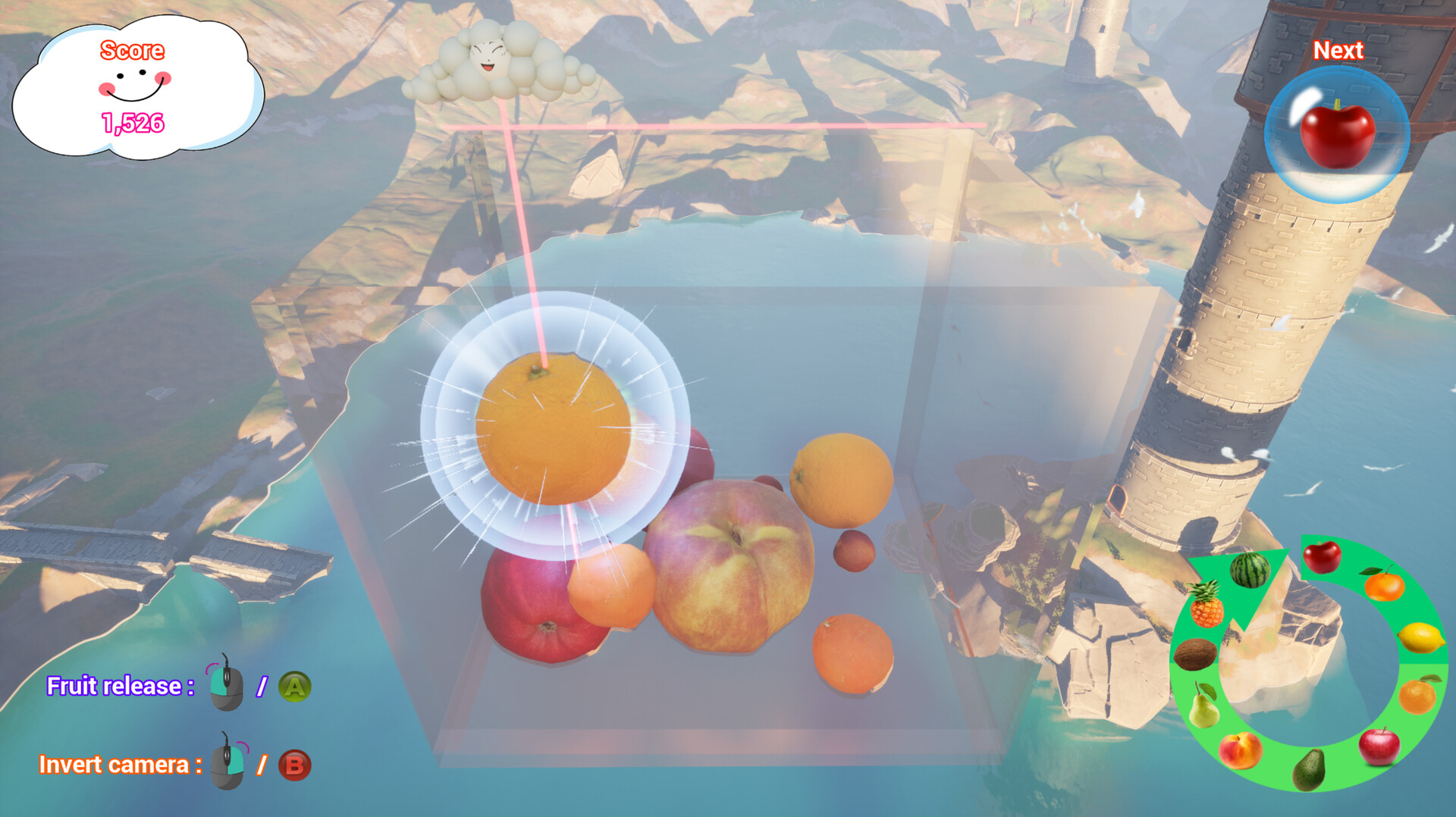
Task: Click the A button for Fruit release
Action: pos(296,687)
